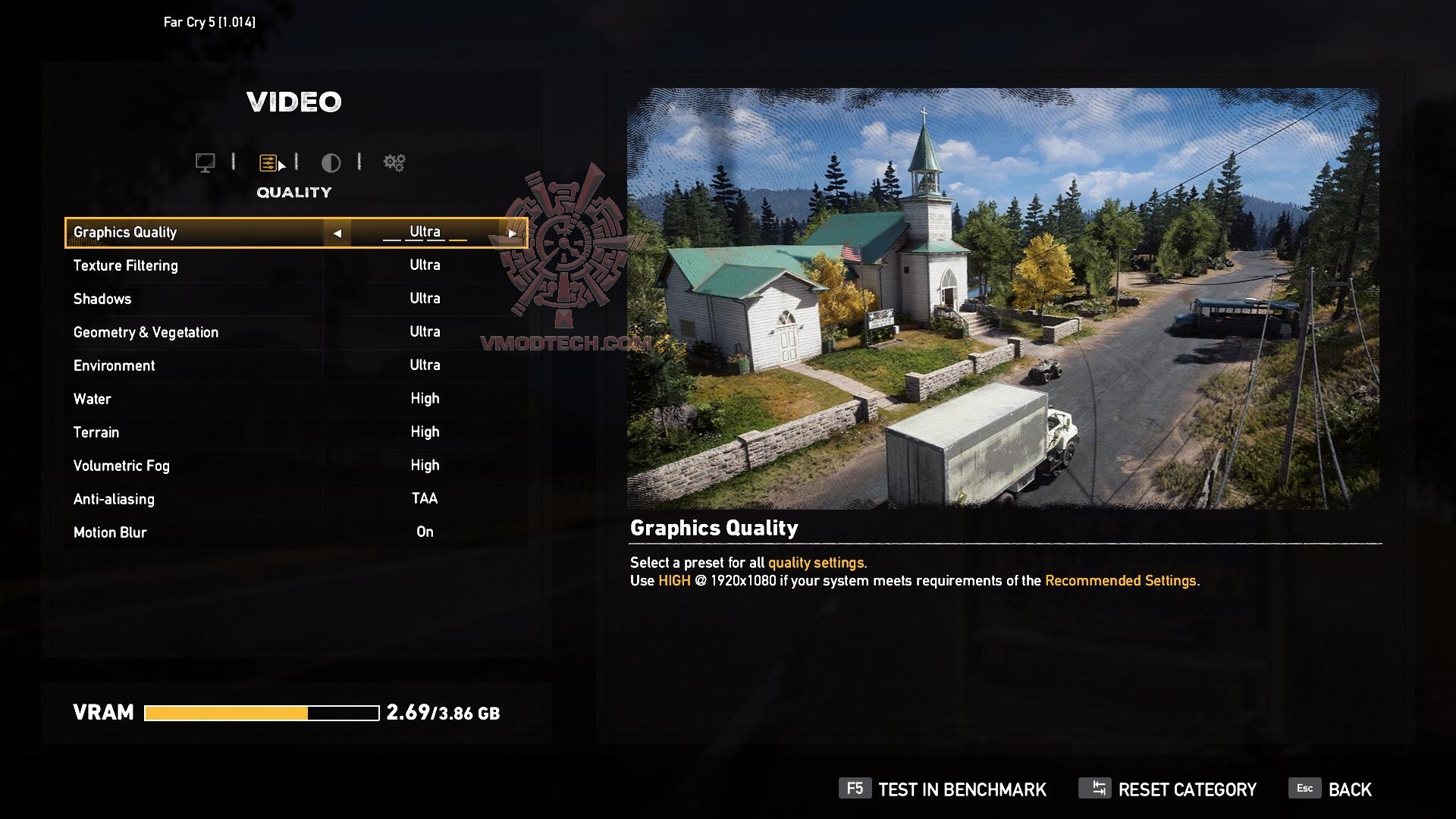Select the Quality settings icon
This screenshot has width=1456, height=819.
tap(267, 162)
